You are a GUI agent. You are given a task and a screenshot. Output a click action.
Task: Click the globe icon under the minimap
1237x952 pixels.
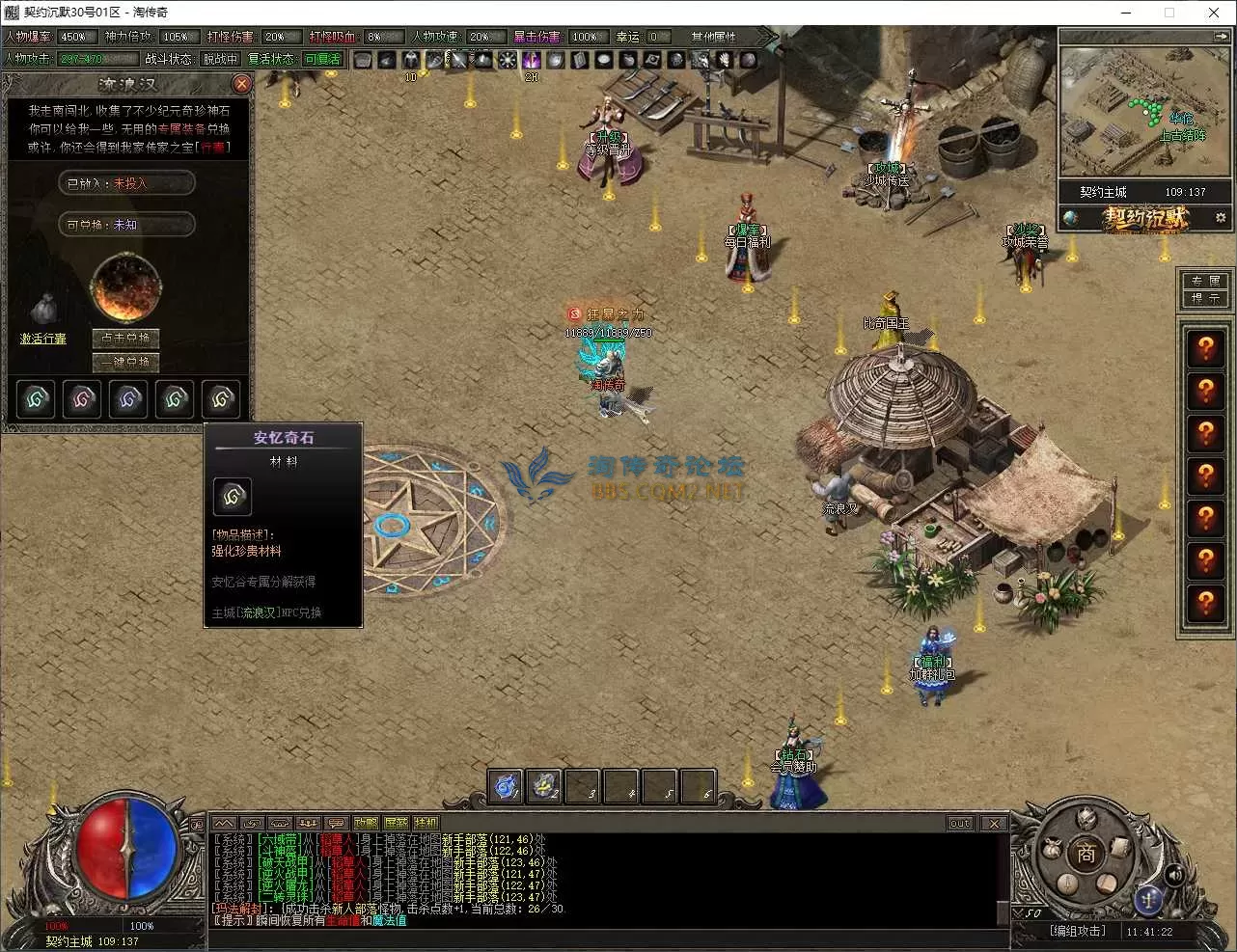click(x=1072, y=218)
